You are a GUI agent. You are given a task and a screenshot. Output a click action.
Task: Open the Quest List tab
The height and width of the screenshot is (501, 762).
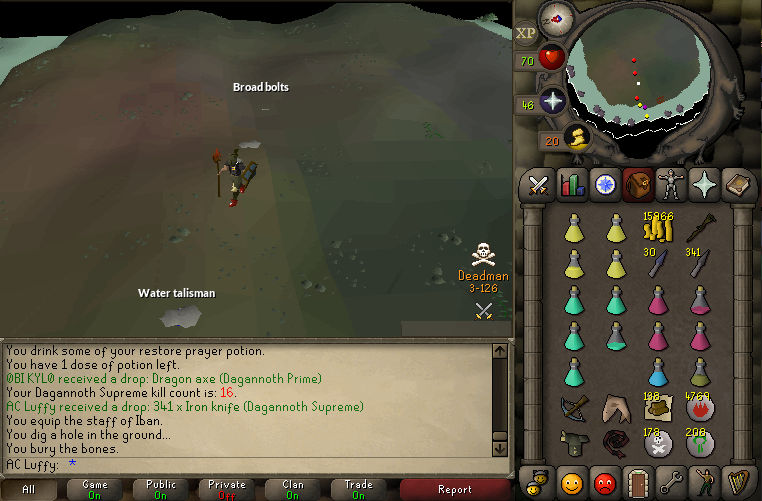(x=604, y=185)
